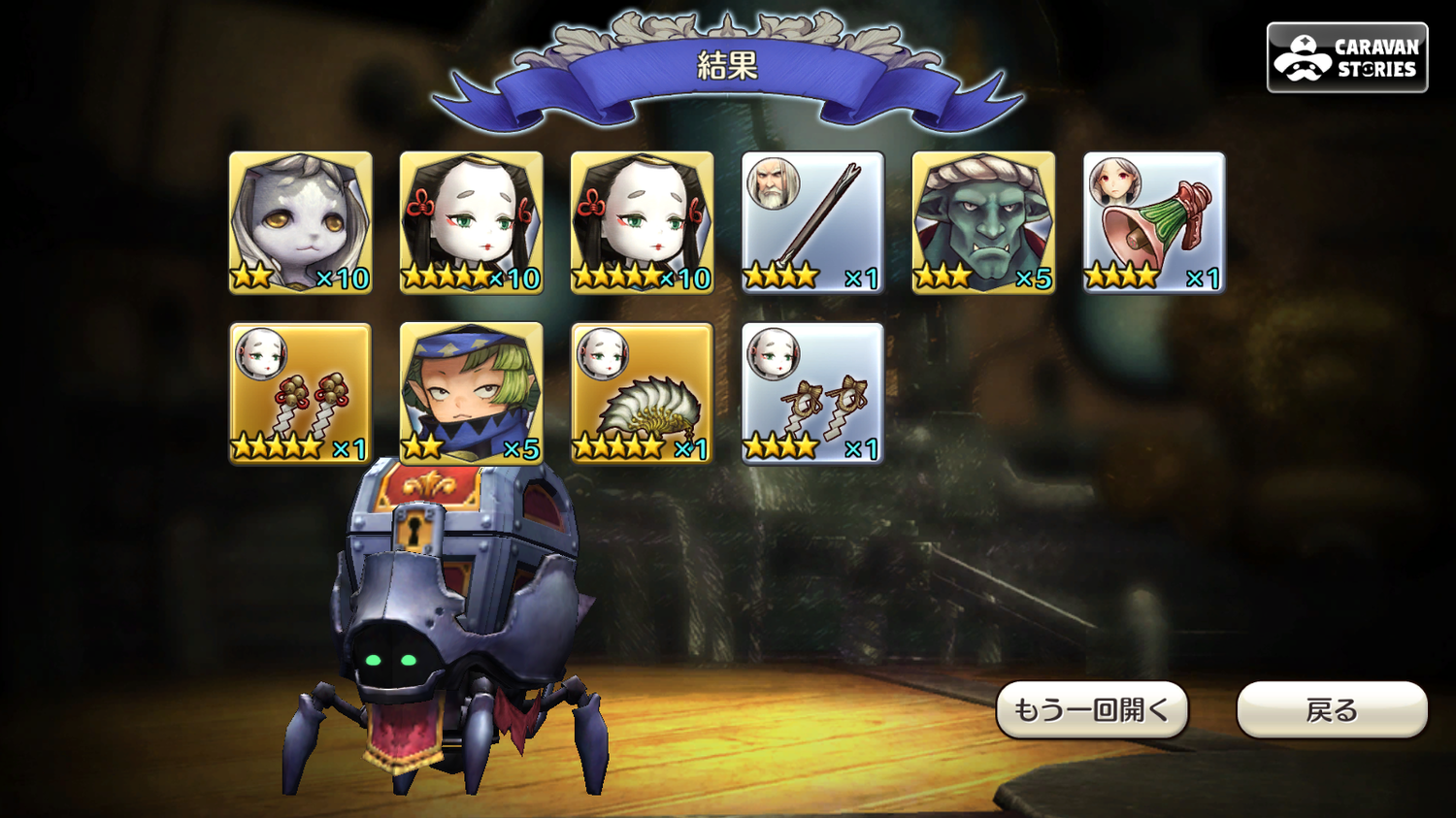
Task: Choose the silver four-star ribbon hairpins reward
Action: [812, 393]
